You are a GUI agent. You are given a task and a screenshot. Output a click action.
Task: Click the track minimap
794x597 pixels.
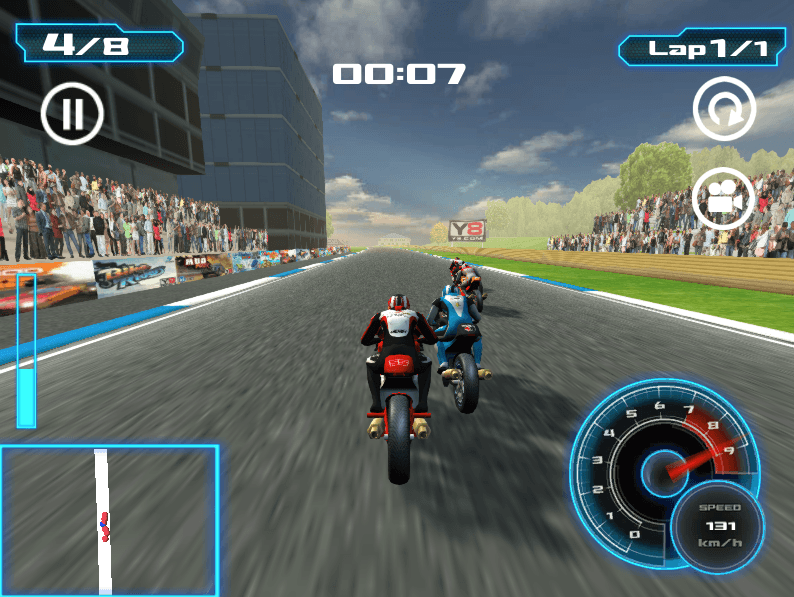pos(109,520)
